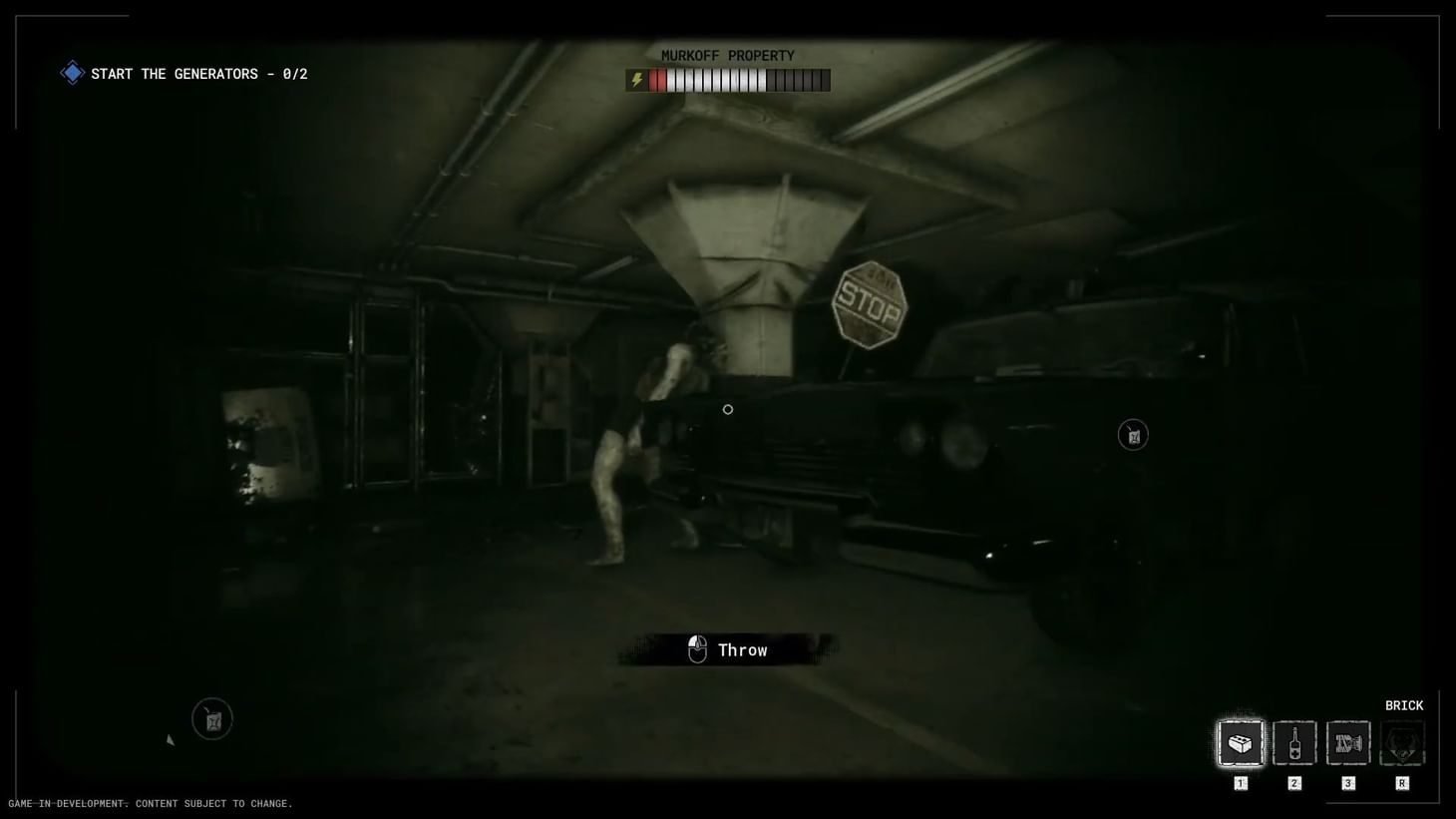Click the lightning bolt on the energy bar
The width and height of the screenshot is (1456, 819).
637,80
